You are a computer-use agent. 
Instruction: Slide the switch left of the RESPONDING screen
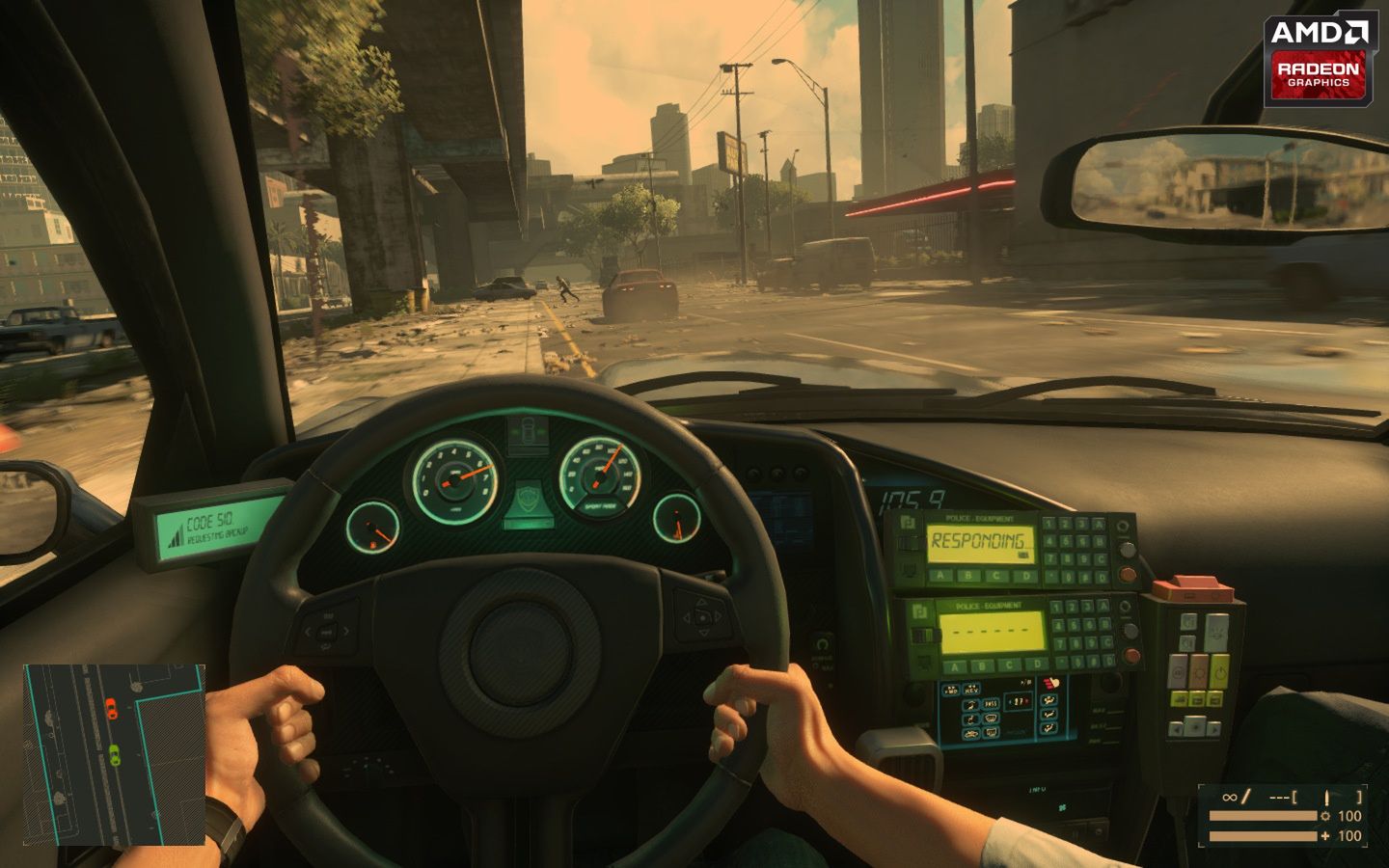pyautogui.click(x=910, y=542)
